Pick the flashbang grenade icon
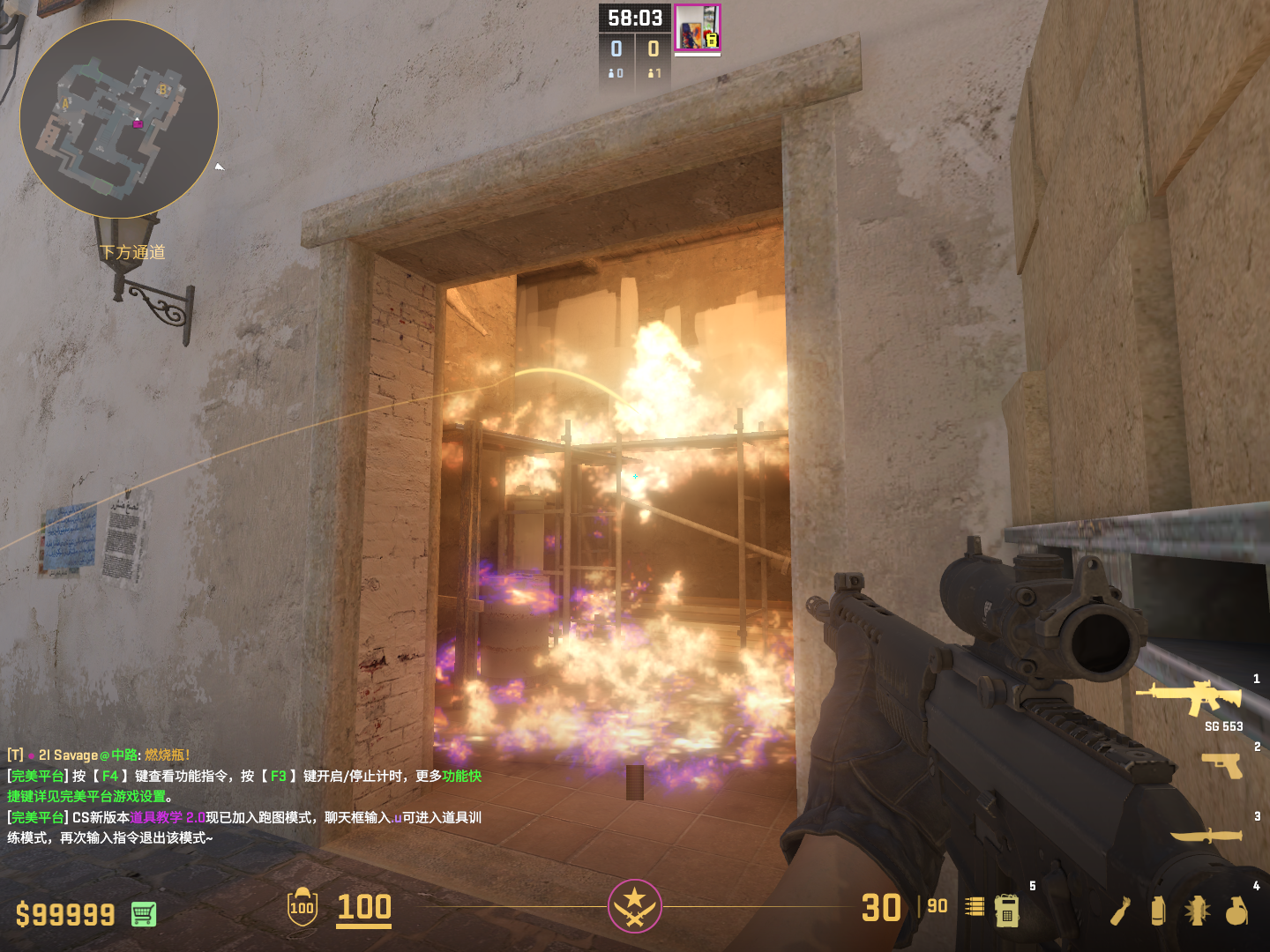Image resolution: width=1270 pixels, height=952 pixels. 1197,911
